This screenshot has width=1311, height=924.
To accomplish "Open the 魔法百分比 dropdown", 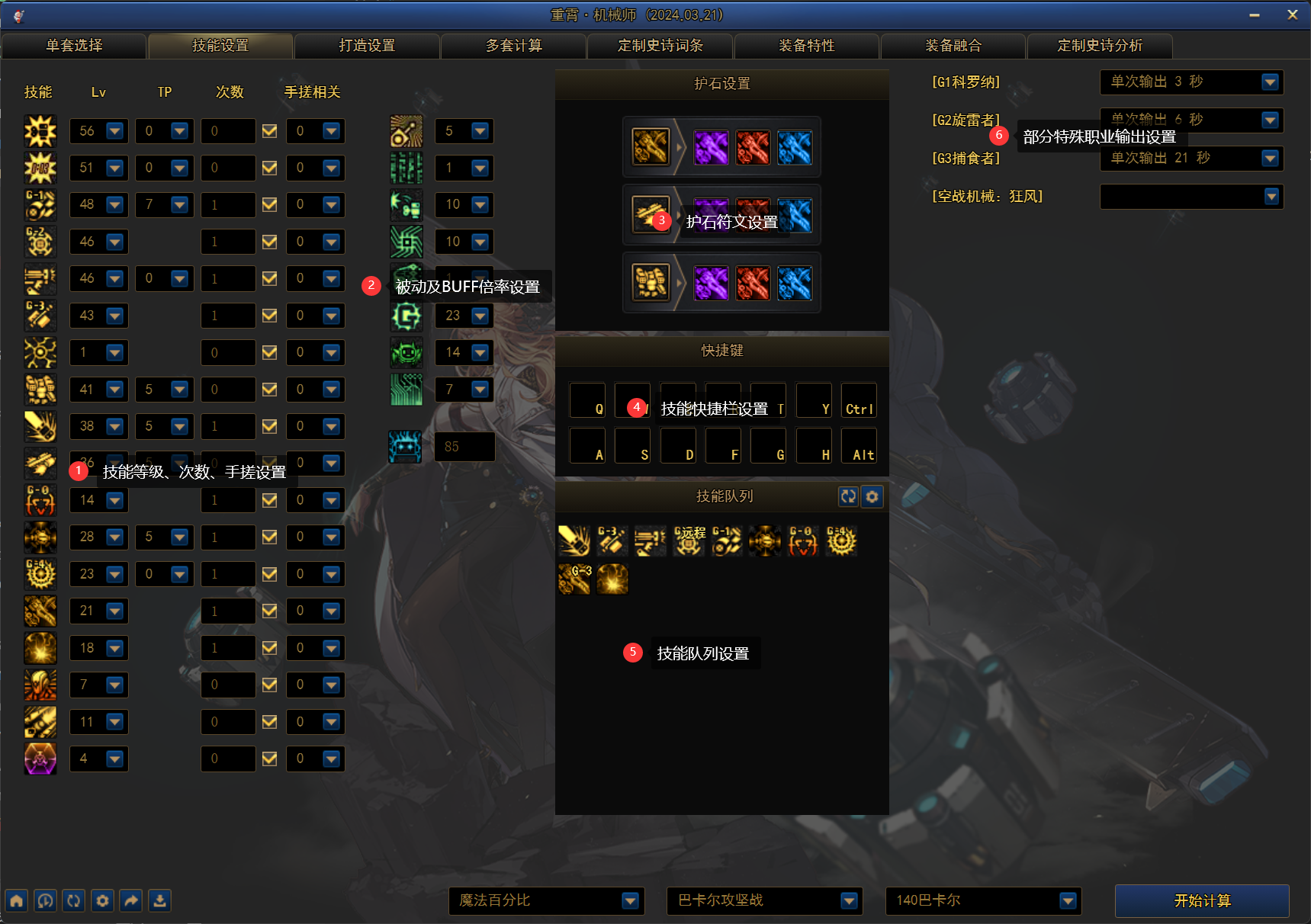I will (630, 901).
